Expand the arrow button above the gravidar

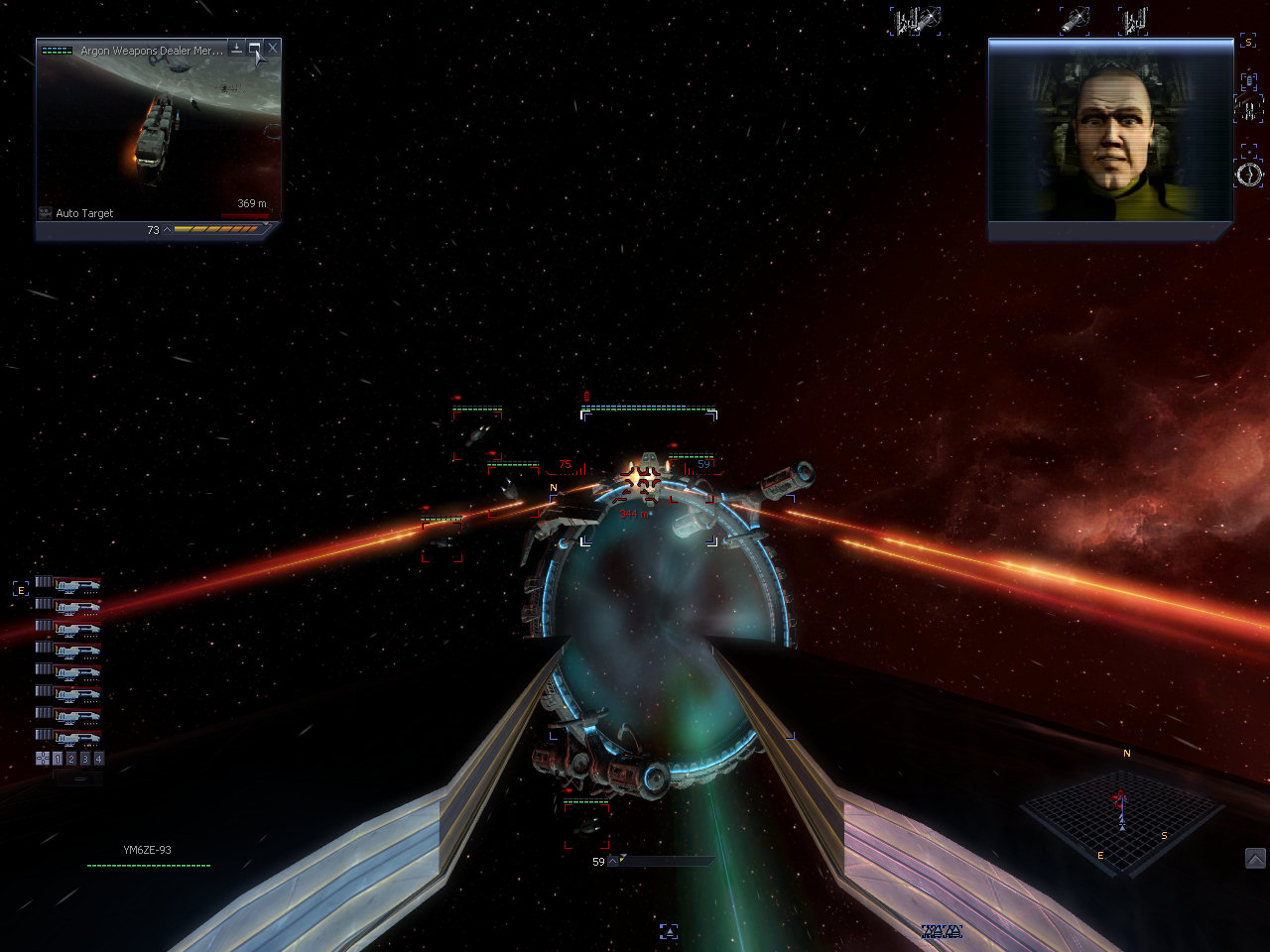point(1255,858)
